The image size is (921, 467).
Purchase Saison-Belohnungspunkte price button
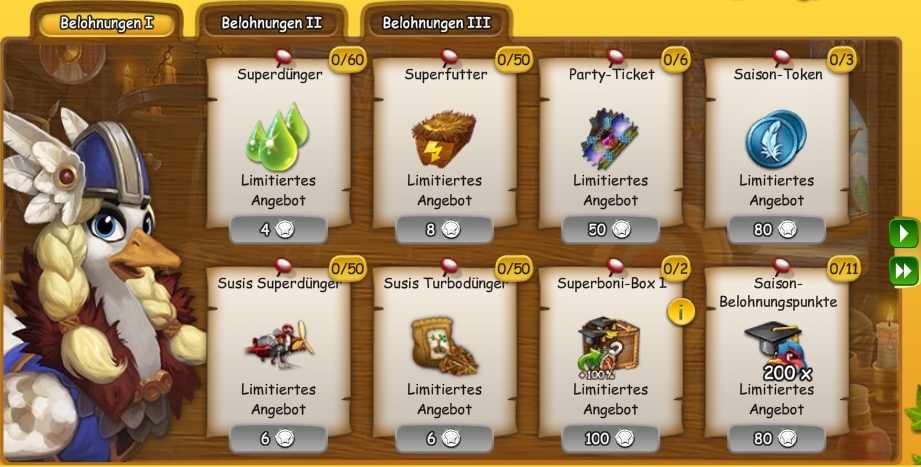776,438
